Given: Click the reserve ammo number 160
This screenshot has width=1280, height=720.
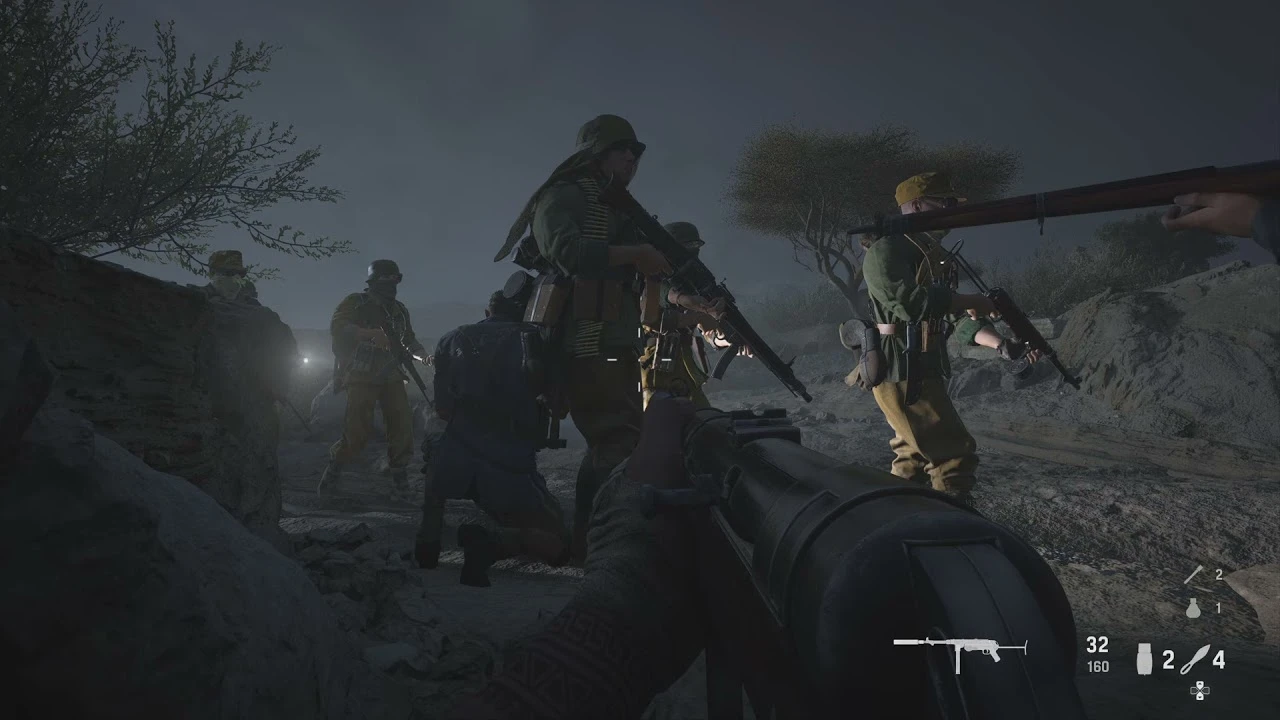Looking at the screenshot, I should click(1097, 667).
